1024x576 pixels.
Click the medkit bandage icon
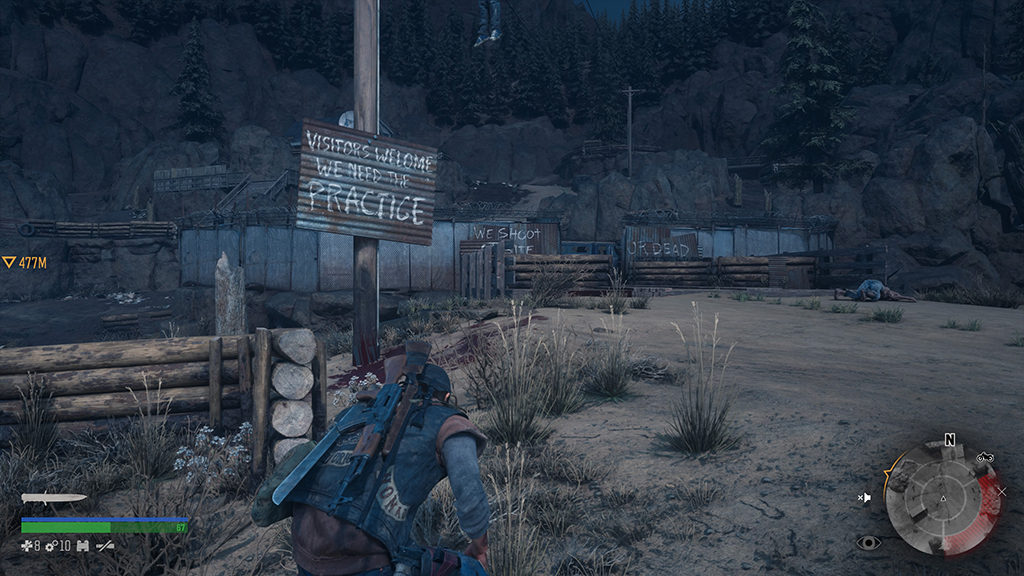(27, 546)
